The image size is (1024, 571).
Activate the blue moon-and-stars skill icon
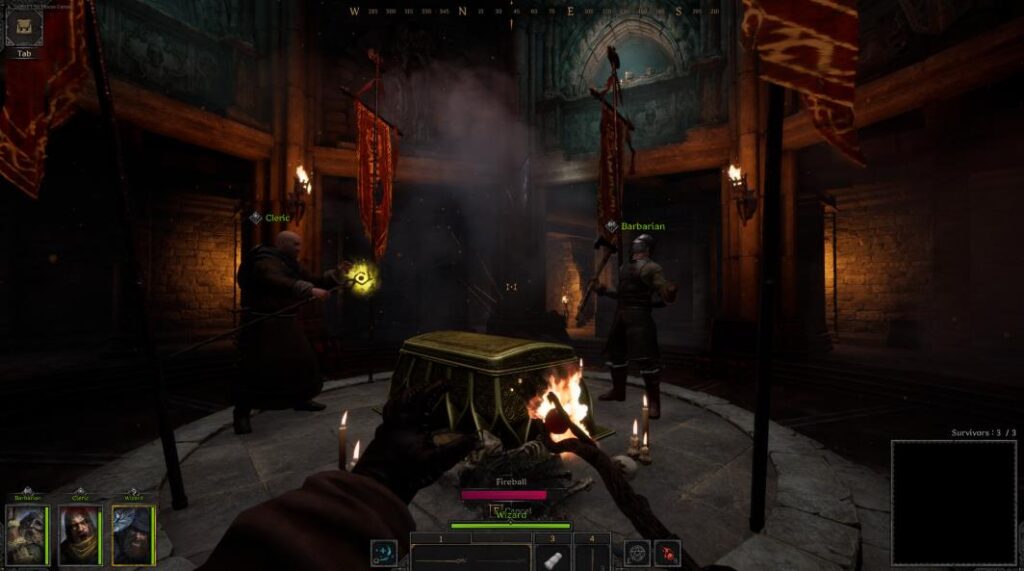point(384,553)
